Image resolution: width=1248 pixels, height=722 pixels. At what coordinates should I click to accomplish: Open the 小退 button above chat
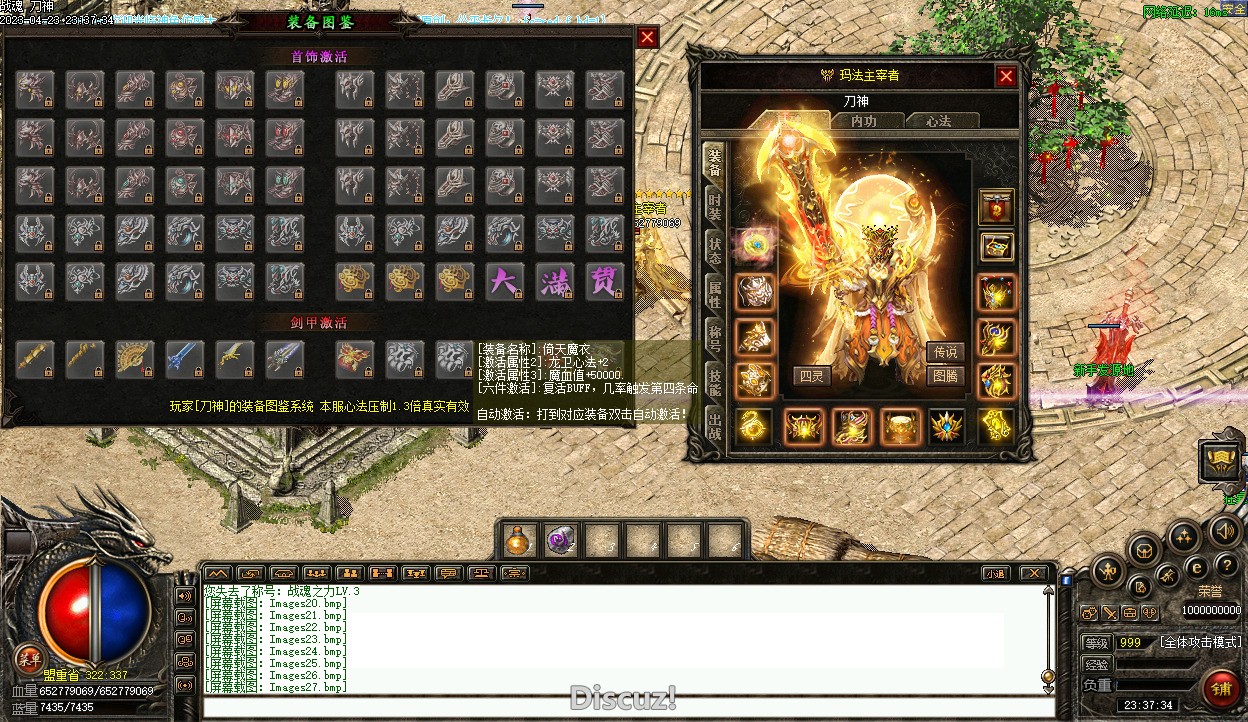994,573
